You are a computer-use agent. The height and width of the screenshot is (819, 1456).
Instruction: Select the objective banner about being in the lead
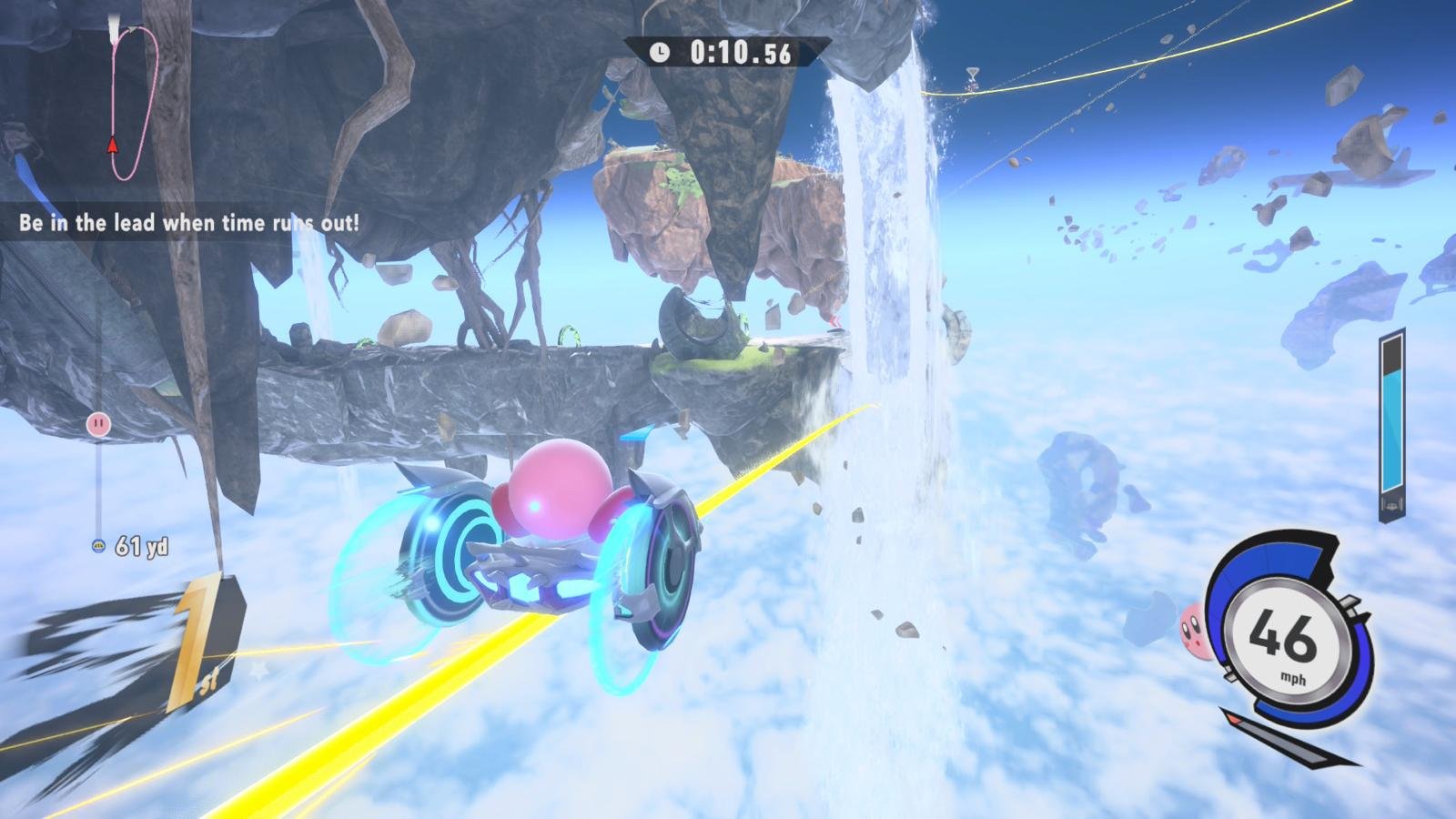(x=189, y=223)
